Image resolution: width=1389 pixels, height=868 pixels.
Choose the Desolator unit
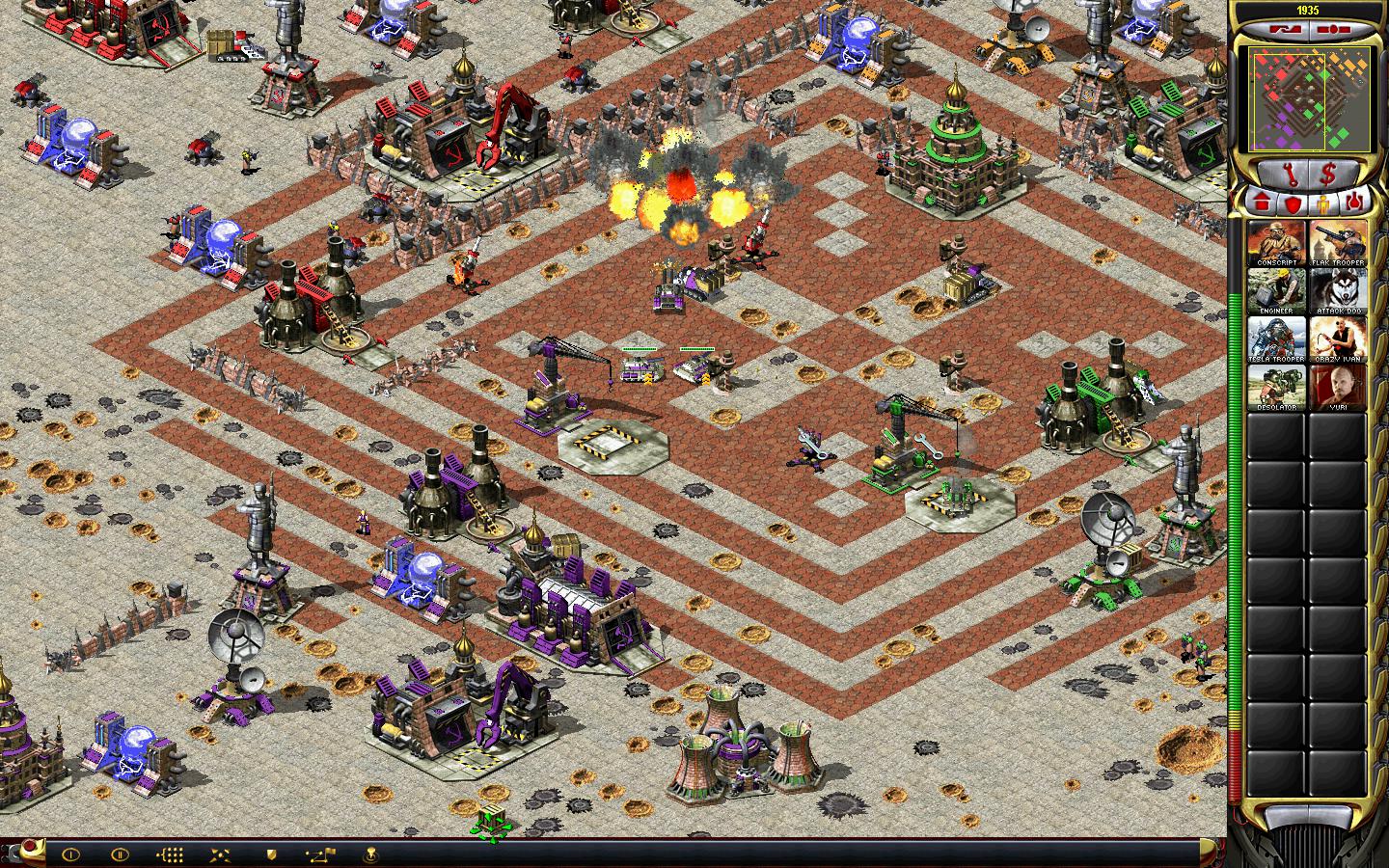(1276, 388)
